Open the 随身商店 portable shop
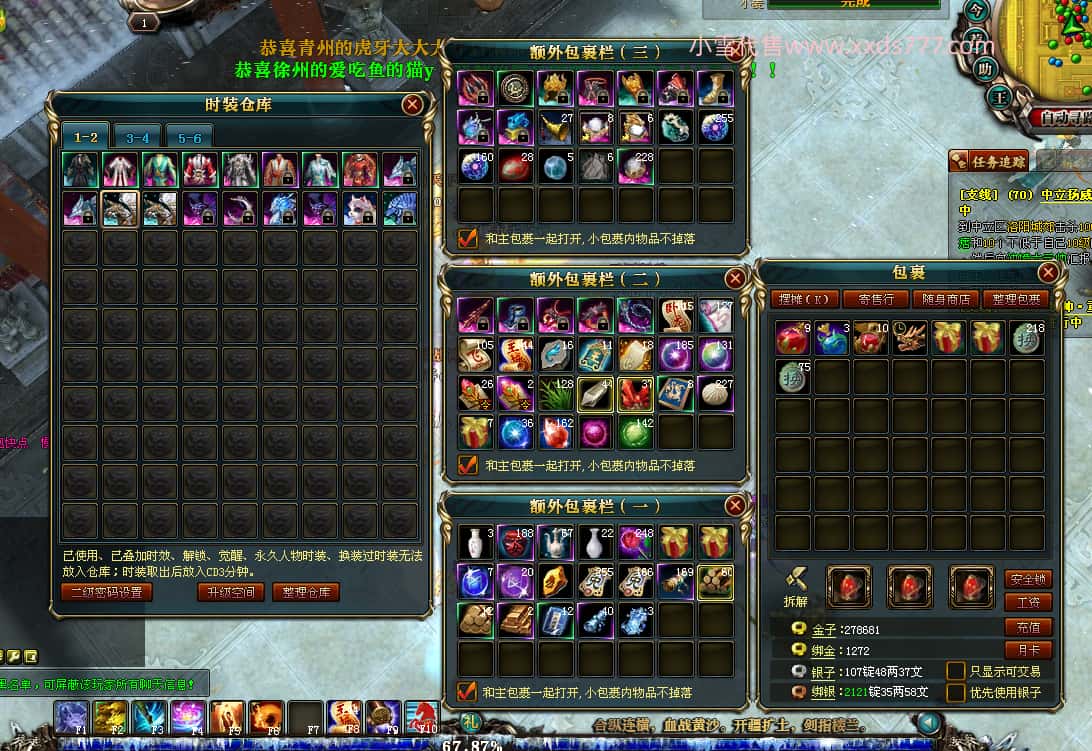The image size is (1092, 751). click(x=945, y=299)
